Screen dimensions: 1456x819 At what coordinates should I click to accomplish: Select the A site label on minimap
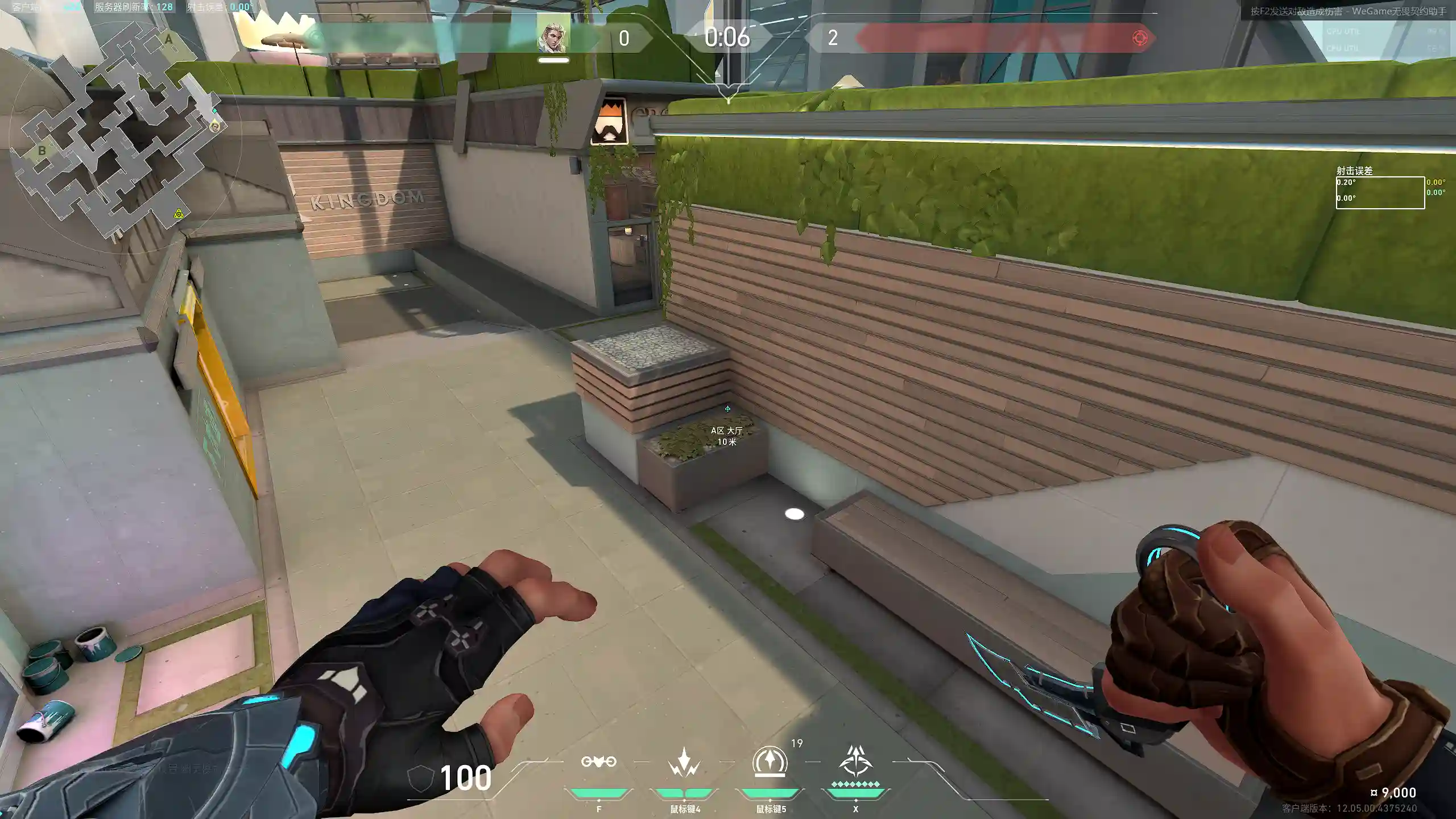[168, 40]
